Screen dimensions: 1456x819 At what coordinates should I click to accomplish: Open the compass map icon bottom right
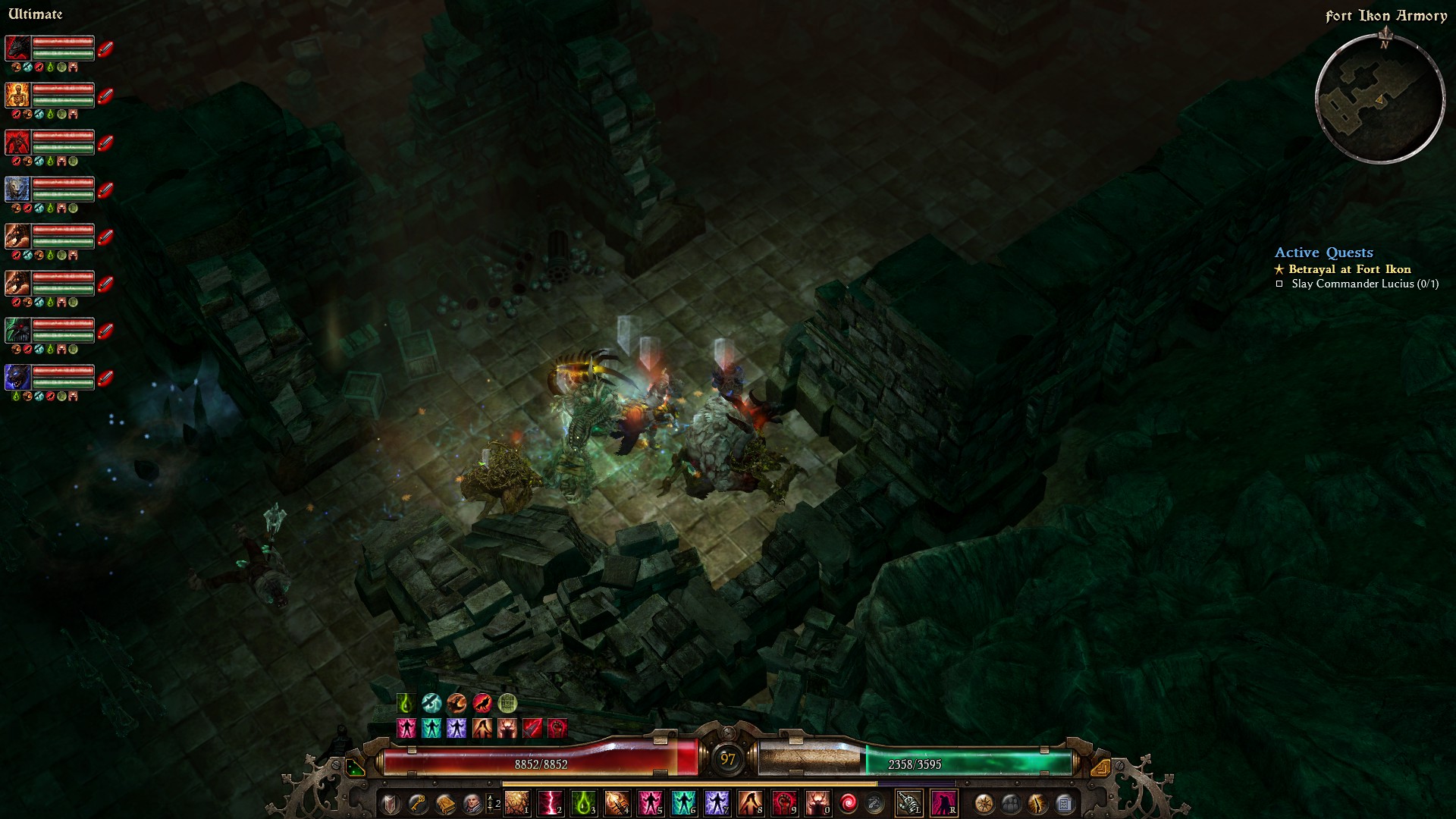point(984,804)
